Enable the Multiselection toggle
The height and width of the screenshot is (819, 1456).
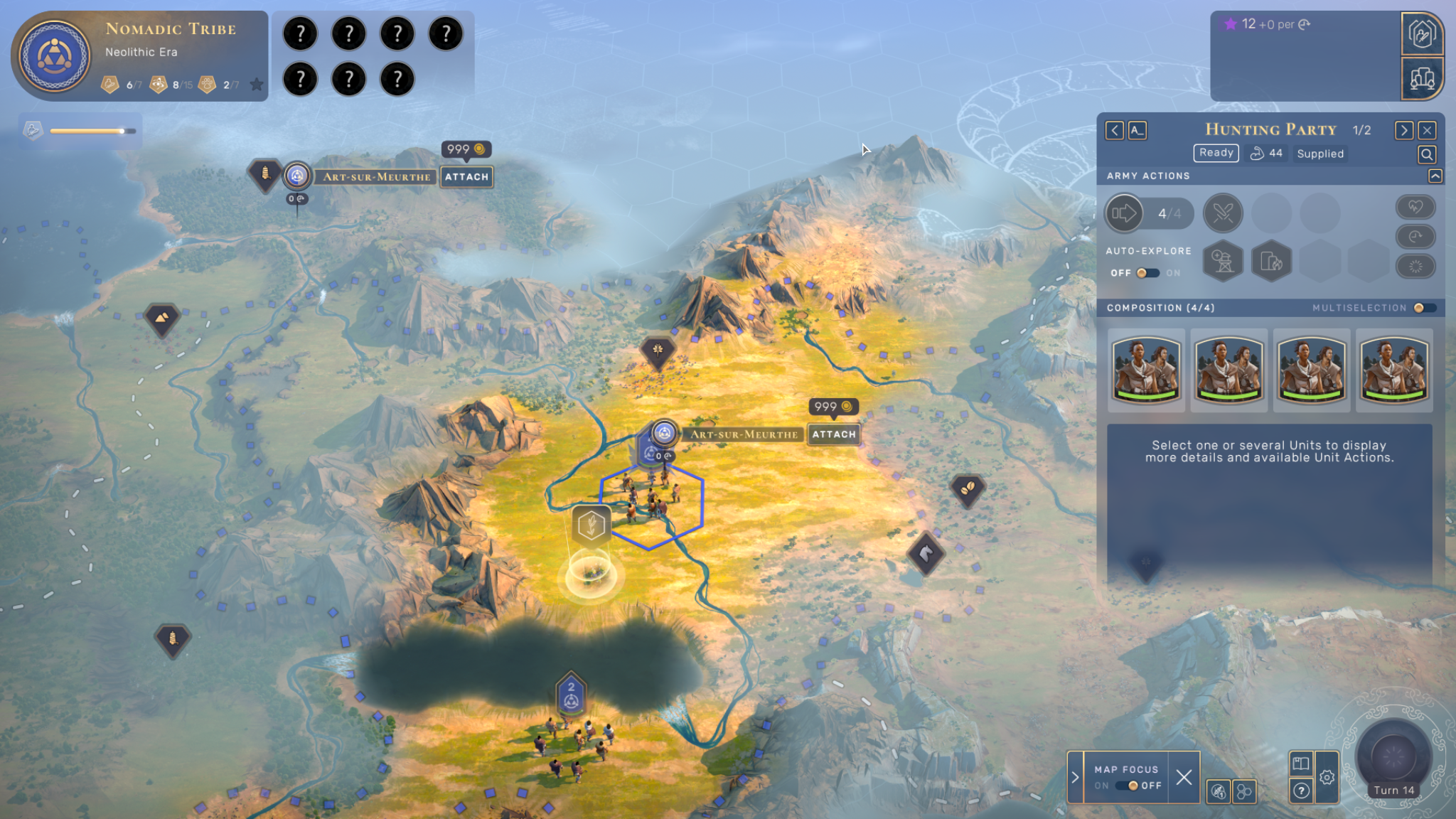pos(1423,308)
